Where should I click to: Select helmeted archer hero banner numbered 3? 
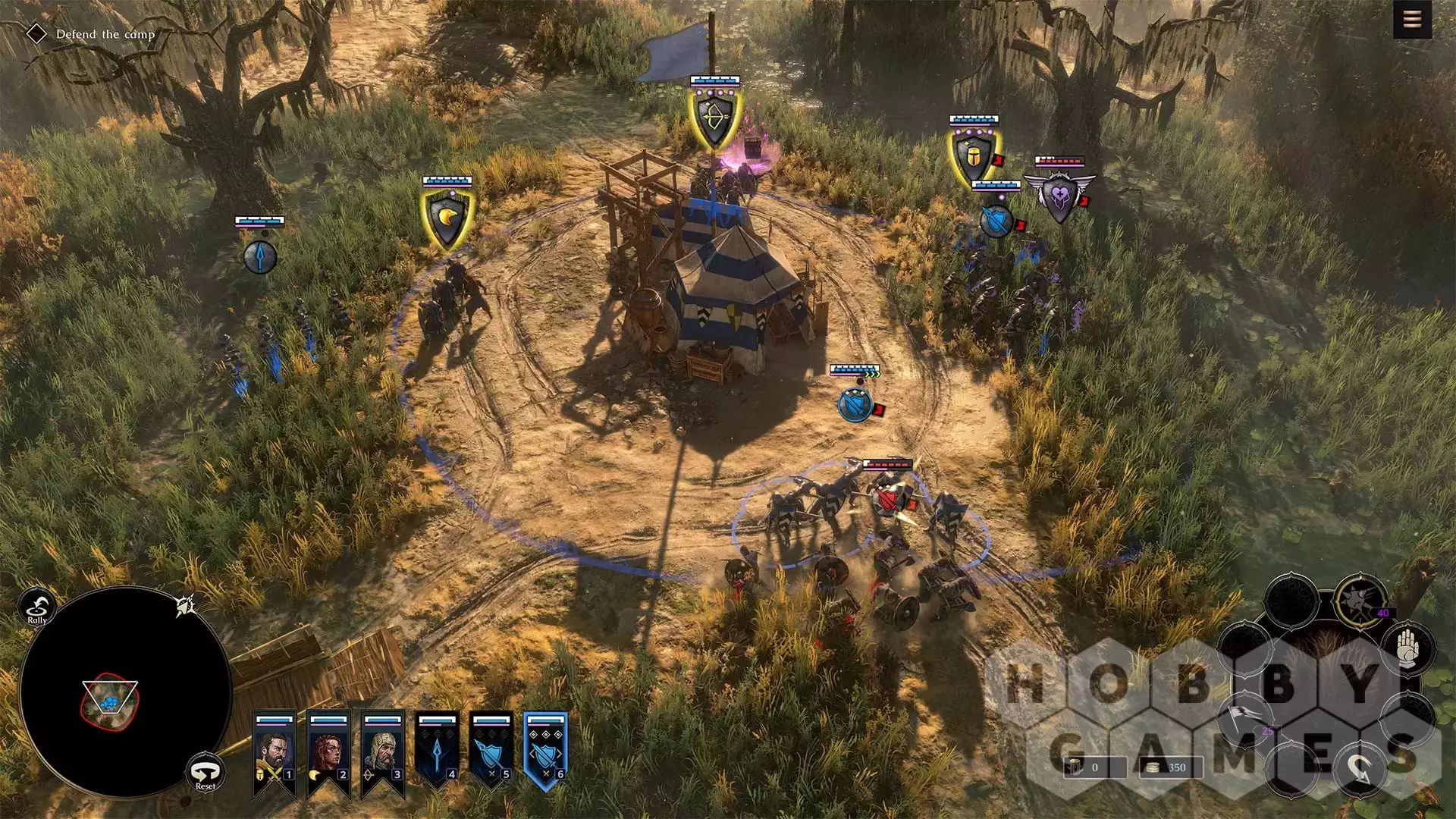[x=383, y=752]
